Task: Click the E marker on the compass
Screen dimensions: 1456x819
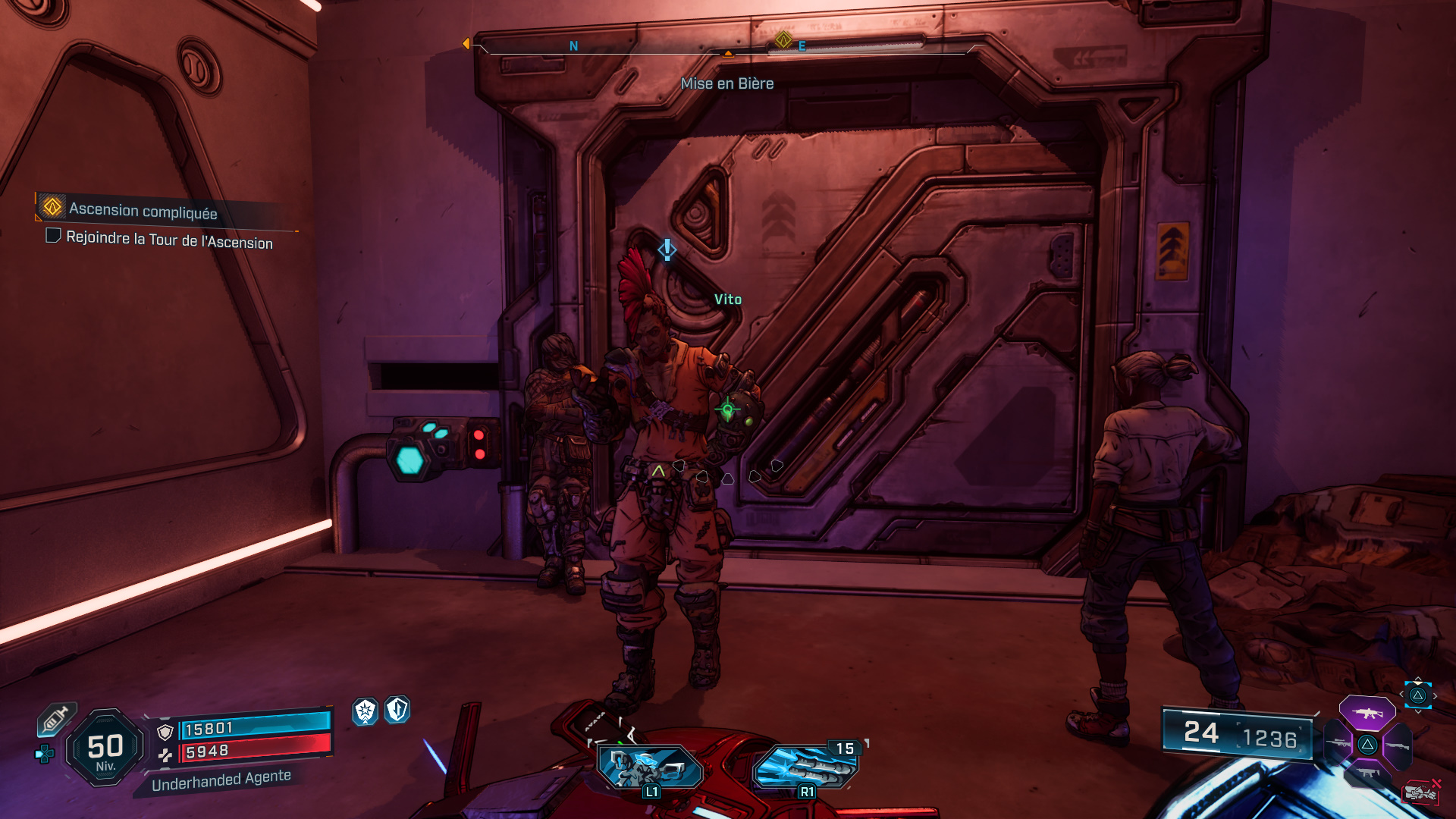Action: (800, 45)
